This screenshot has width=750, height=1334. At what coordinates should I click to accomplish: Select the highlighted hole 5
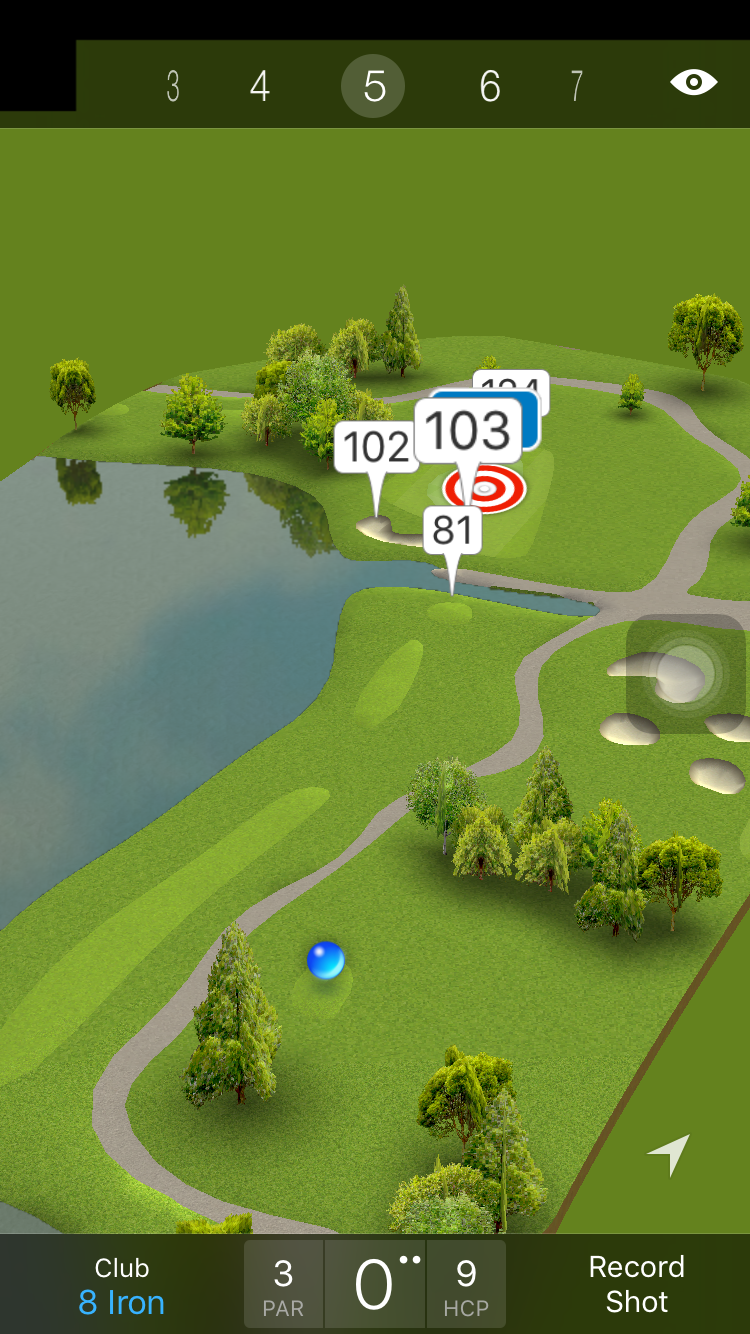coord(373,87)
